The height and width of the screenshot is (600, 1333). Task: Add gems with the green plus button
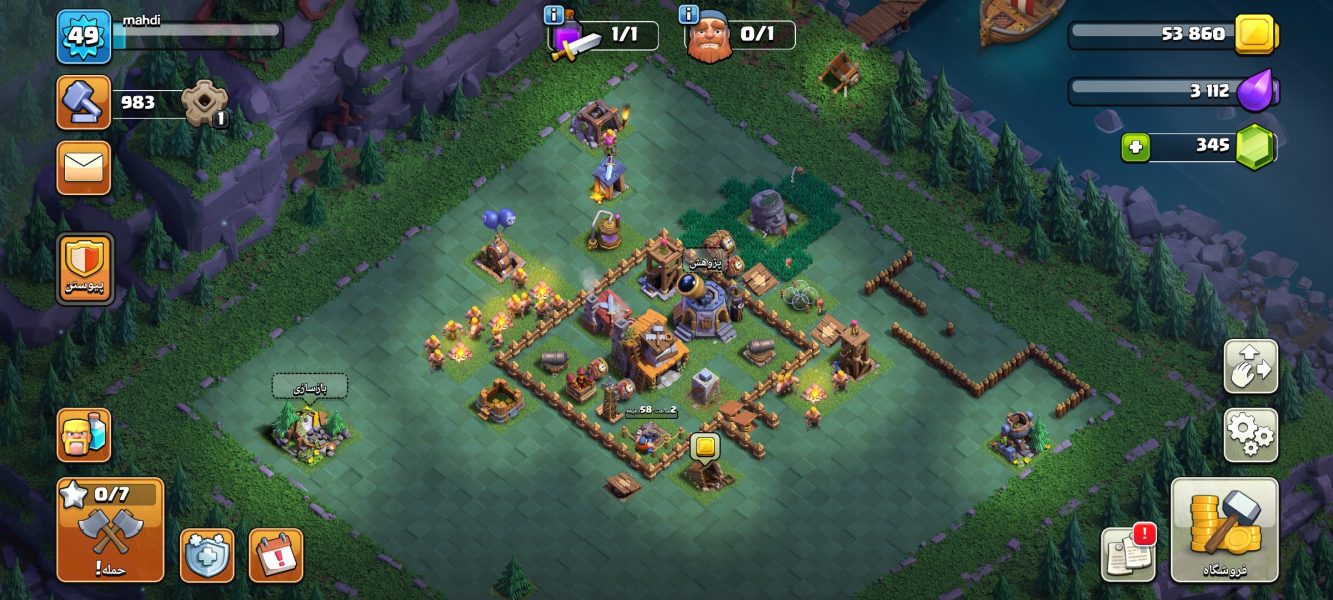point(1135,147)
